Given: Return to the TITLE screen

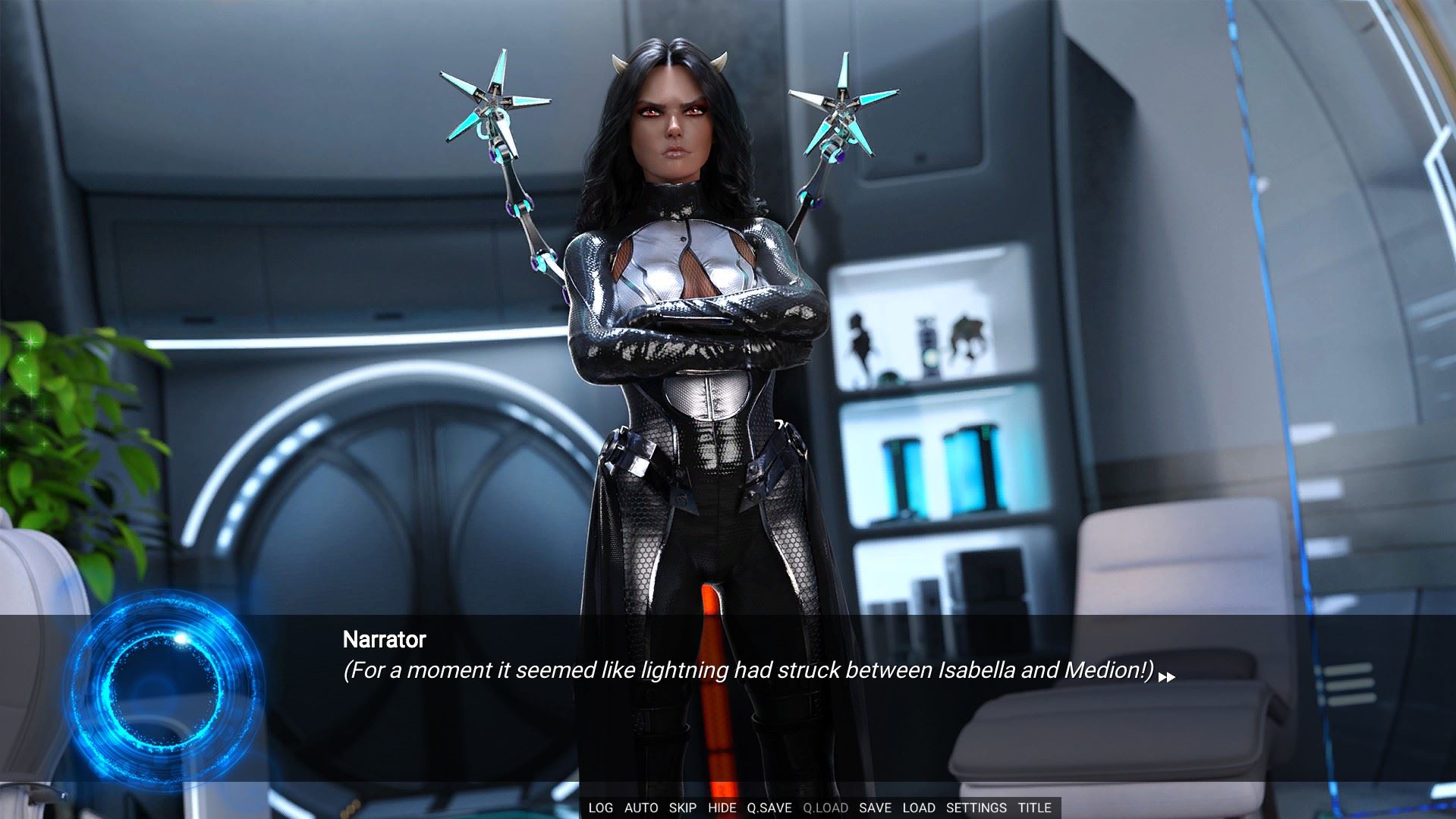Looking at the screenshot, I should [1035, 808].
